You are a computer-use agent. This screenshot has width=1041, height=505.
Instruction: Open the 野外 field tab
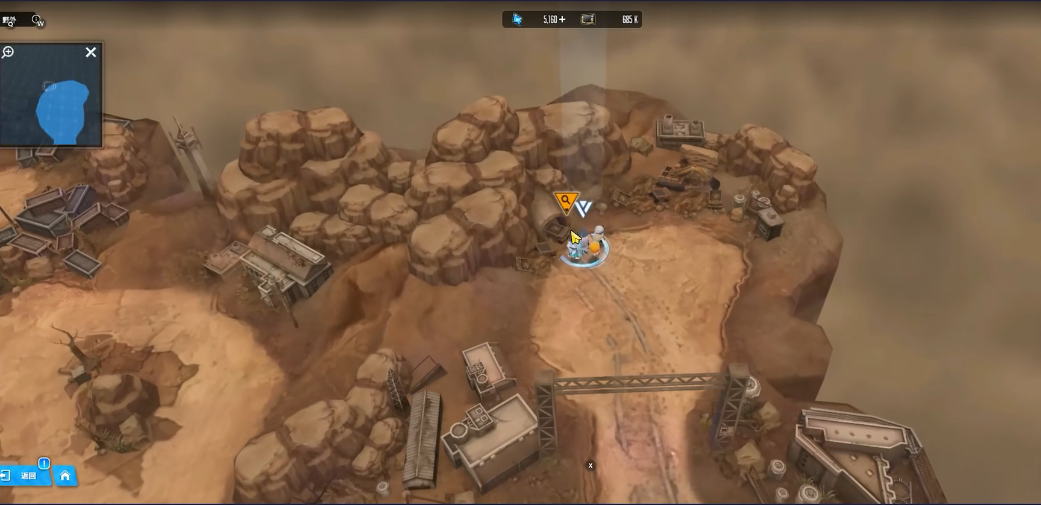(11, 19)
